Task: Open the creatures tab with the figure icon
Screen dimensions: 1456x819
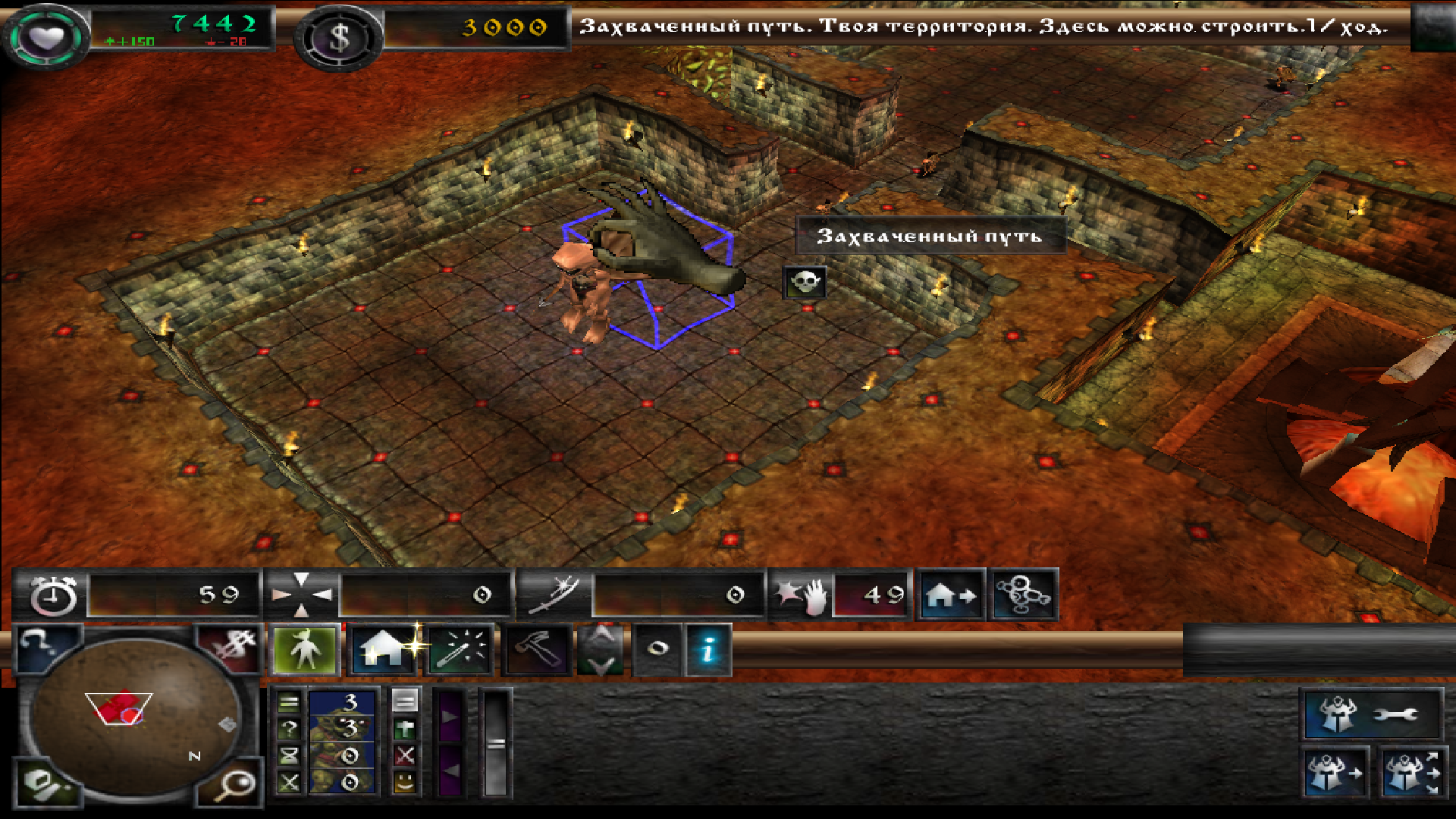Action: coord(305,650)
